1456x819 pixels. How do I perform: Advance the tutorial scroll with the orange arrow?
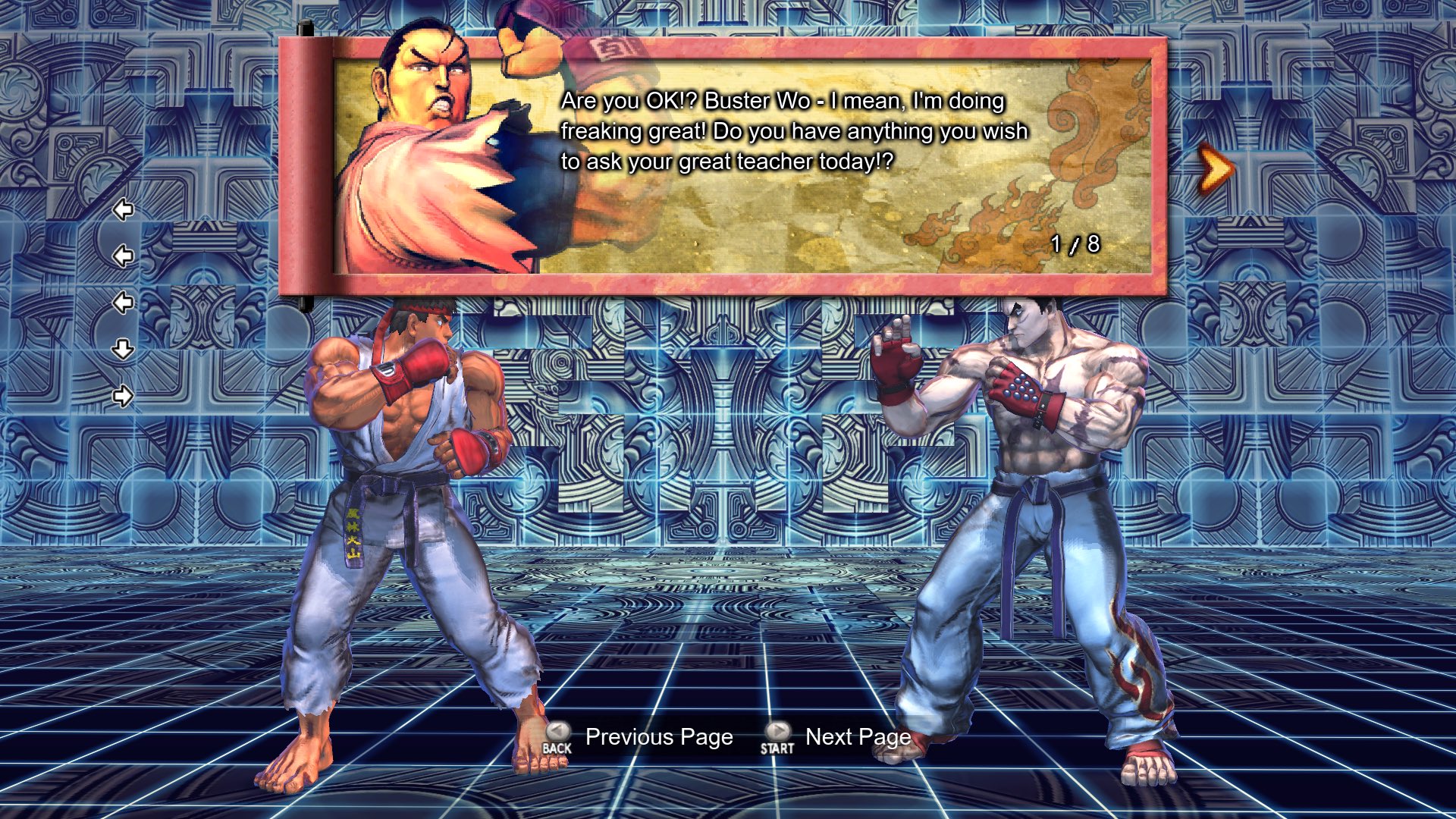tap(1216, 170)
